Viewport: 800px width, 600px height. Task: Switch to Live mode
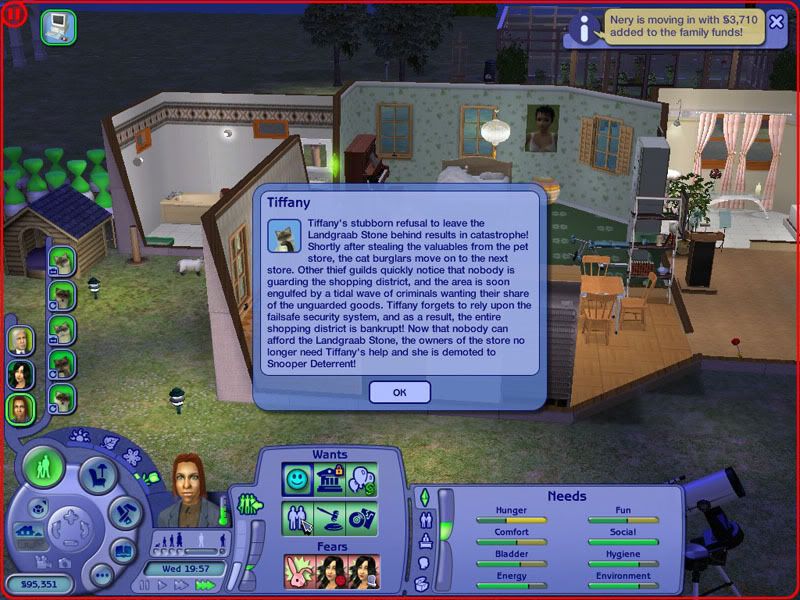point(45,468)
